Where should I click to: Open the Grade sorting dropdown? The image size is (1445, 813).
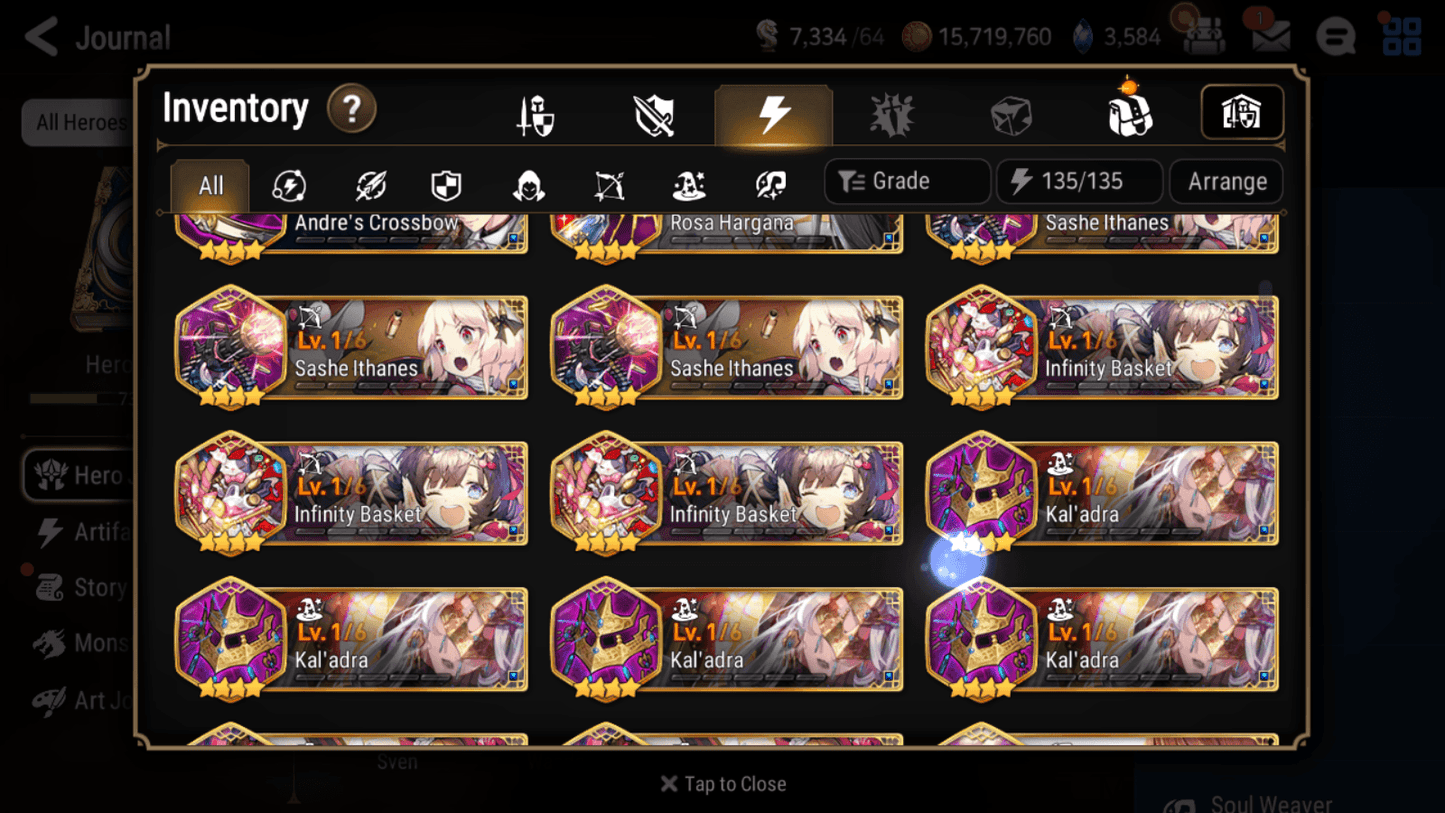coord(906,181)
